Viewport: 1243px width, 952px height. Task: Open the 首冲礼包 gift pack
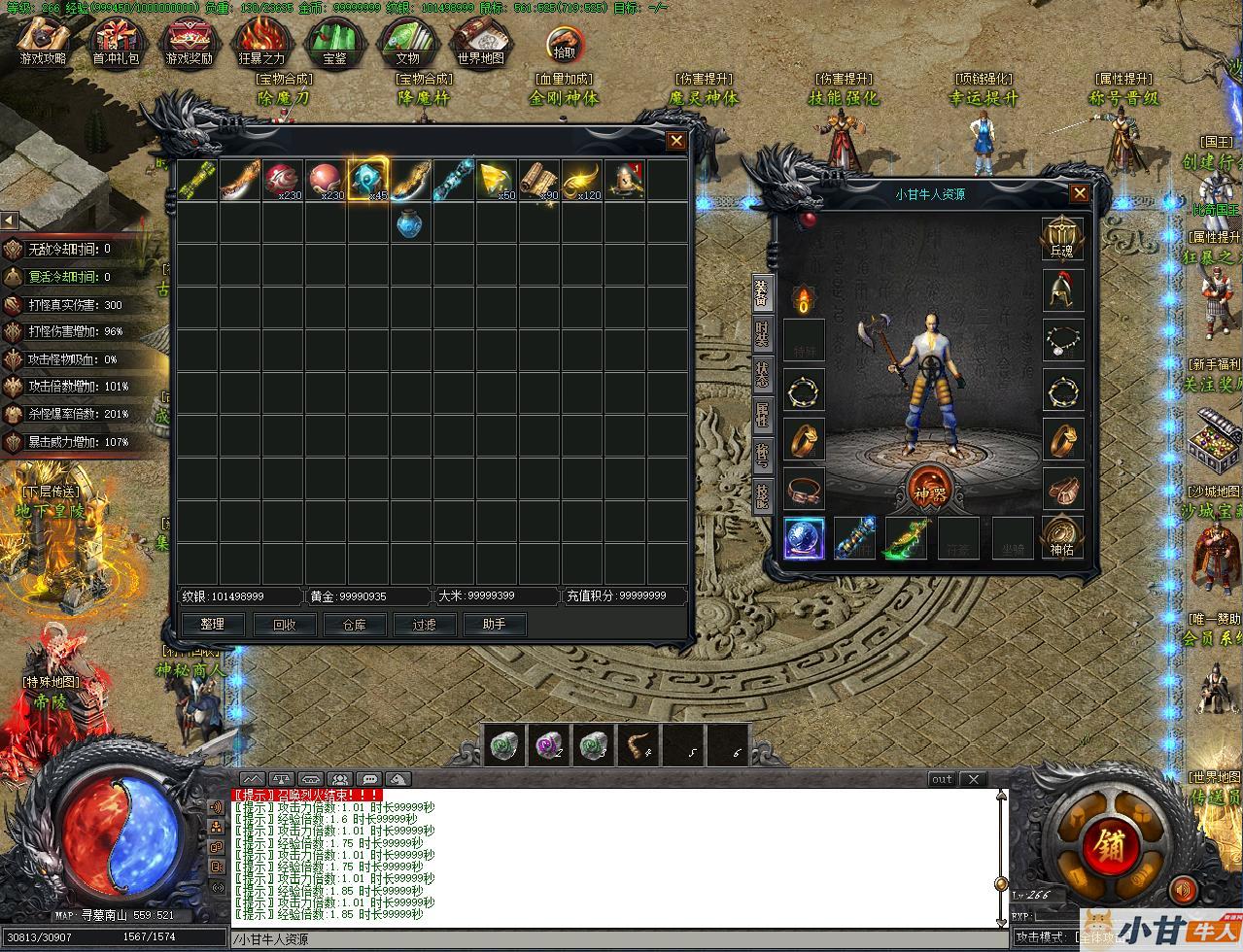116,43
